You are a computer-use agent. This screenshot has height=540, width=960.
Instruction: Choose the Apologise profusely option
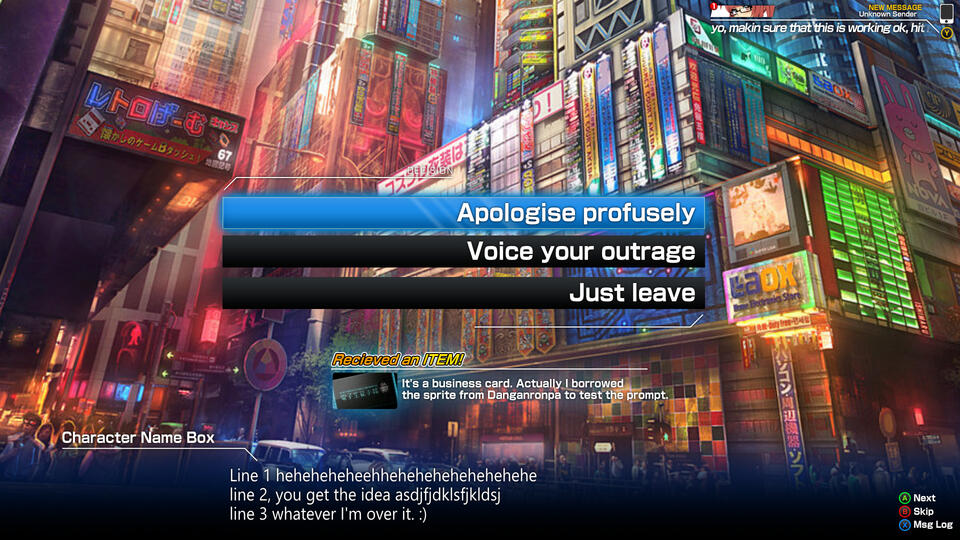click(x=463, y=213)
